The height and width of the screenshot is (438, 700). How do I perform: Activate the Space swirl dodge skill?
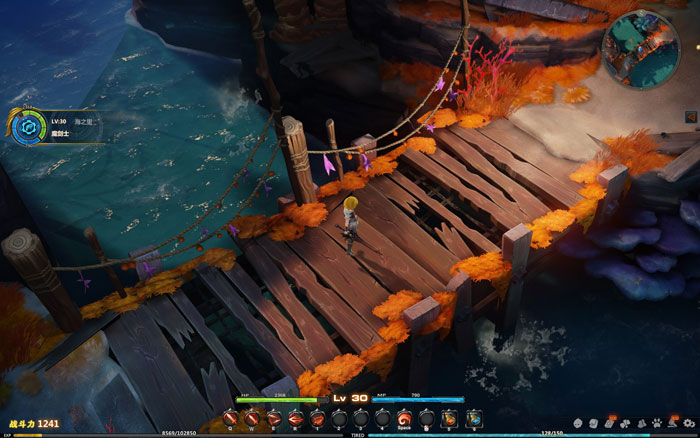[403, 417]
